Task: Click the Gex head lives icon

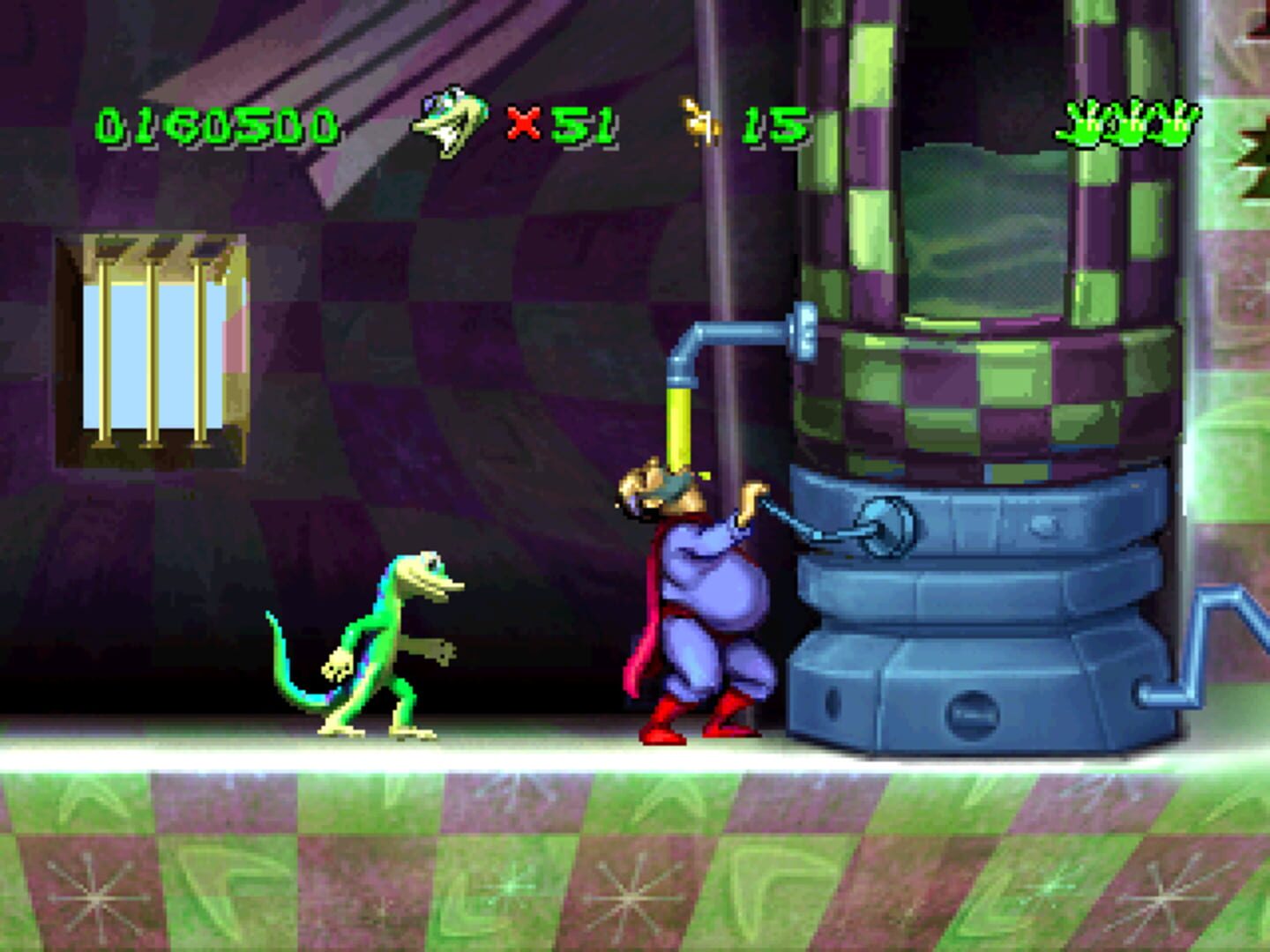Action: click(450, 119)
